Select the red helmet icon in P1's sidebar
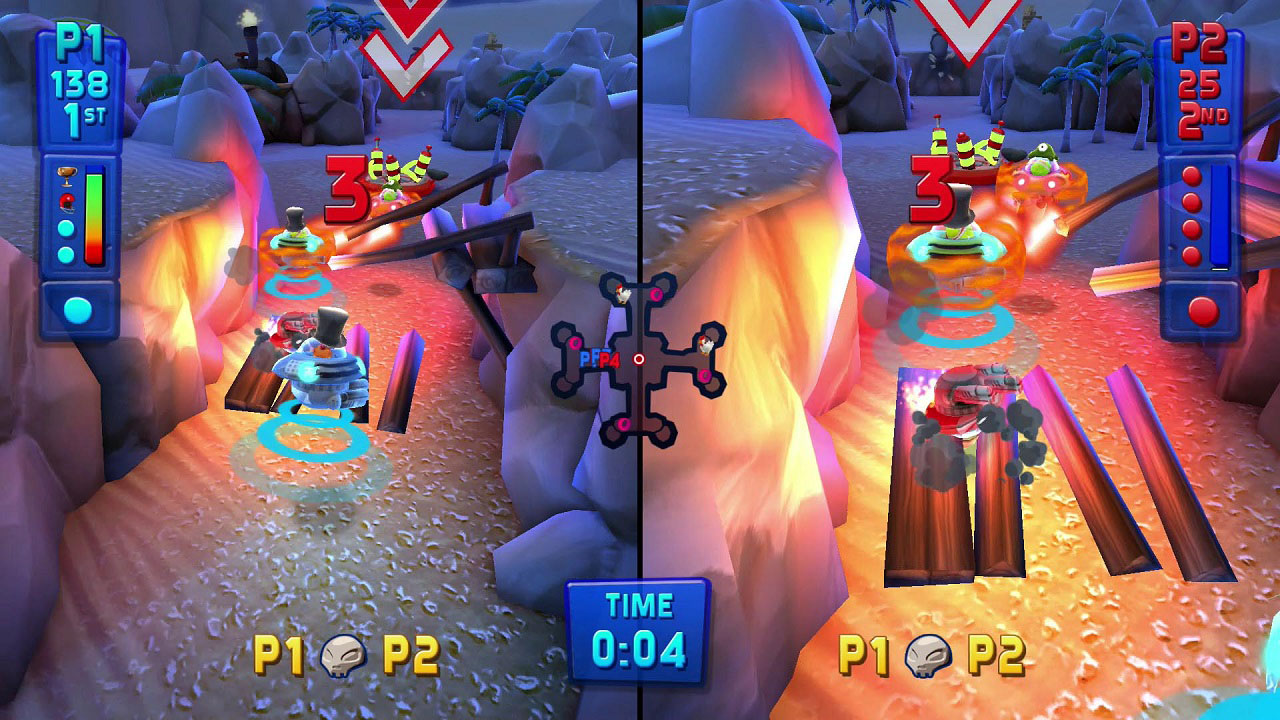1280x720 pixels. pyautogui.click(x=67, y=200)
